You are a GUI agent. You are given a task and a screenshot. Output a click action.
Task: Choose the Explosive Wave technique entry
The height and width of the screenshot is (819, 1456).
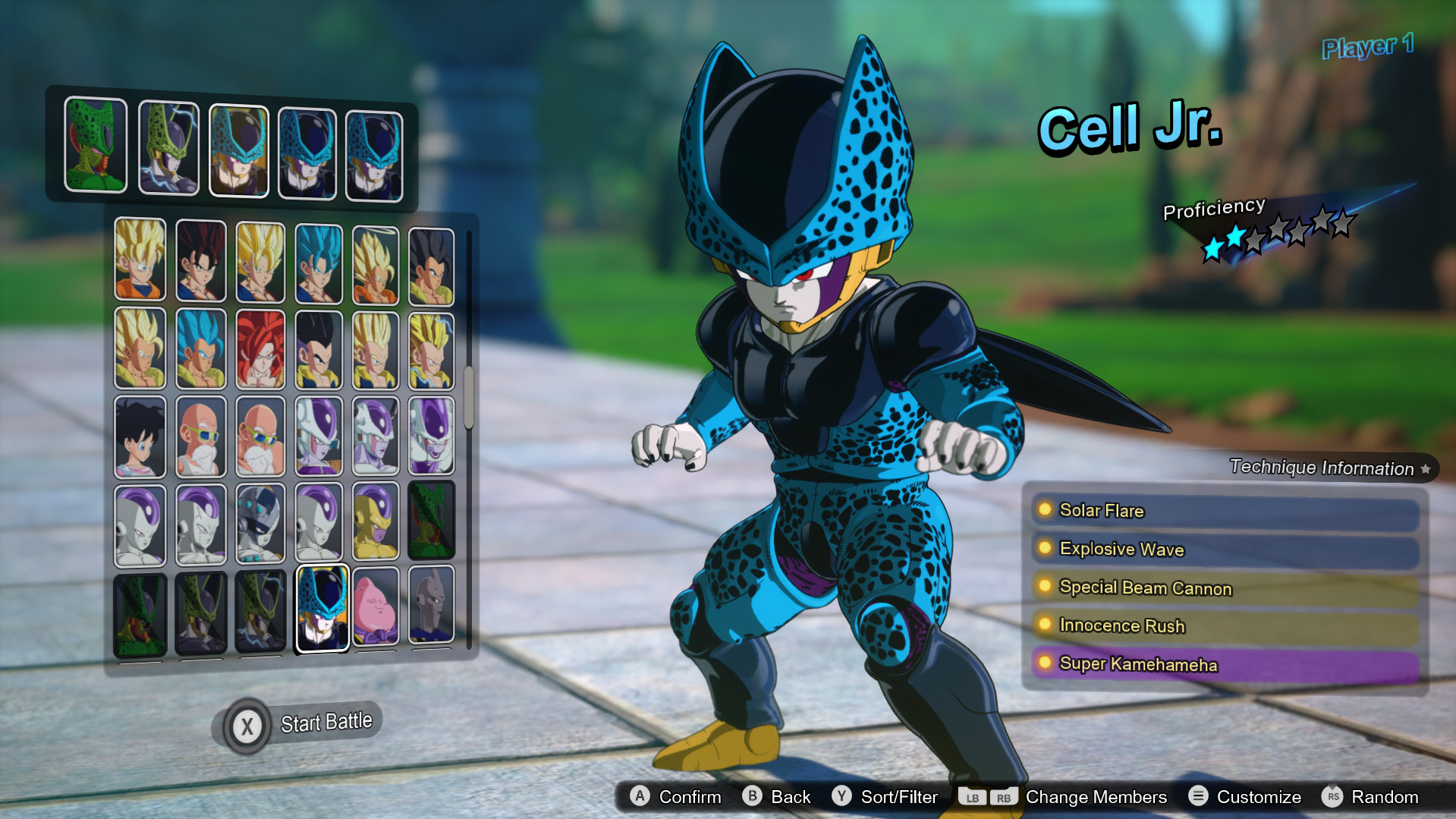point(1225,550)
